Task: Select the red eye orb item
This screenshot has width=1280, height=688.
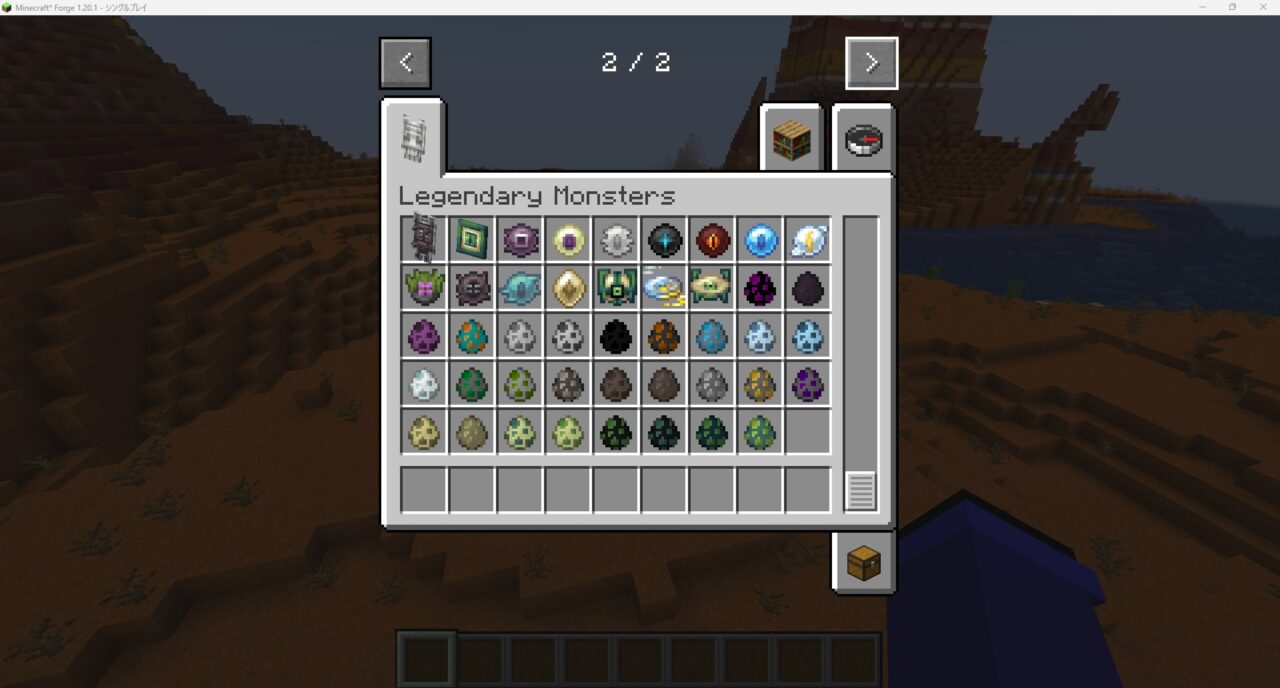Action: tap(712, 240)
